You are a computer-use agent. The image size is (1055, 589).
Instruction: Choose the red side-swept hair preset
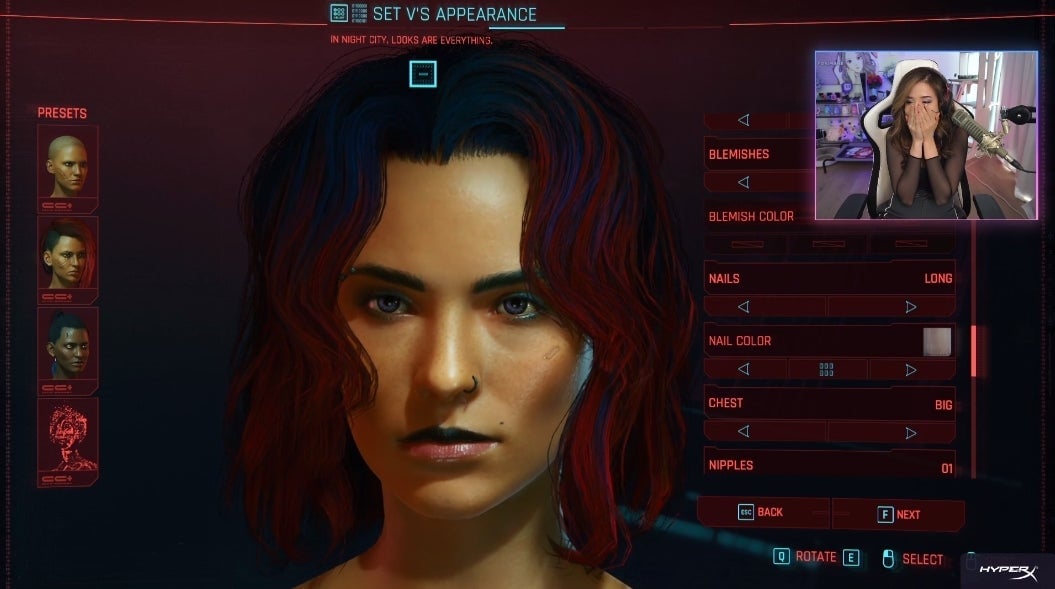pyautogui.click(x=68, y=259)
